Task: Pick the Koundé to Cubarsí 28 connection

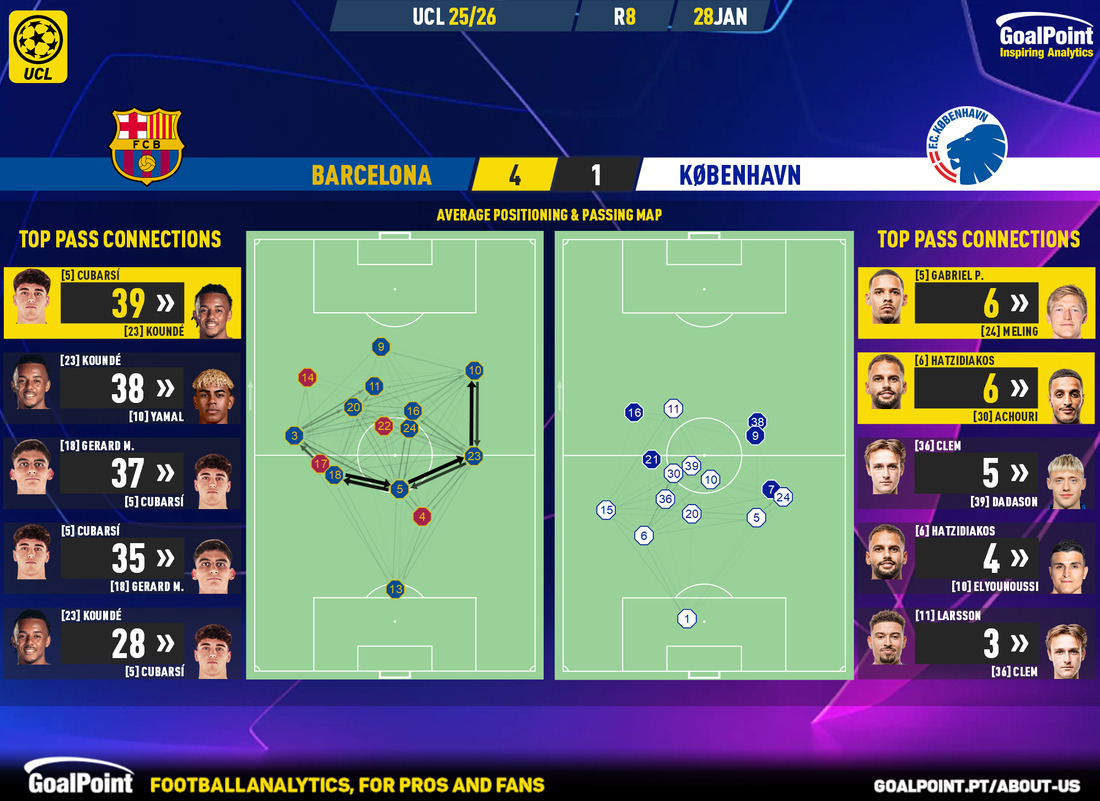Action: point(122,643)
